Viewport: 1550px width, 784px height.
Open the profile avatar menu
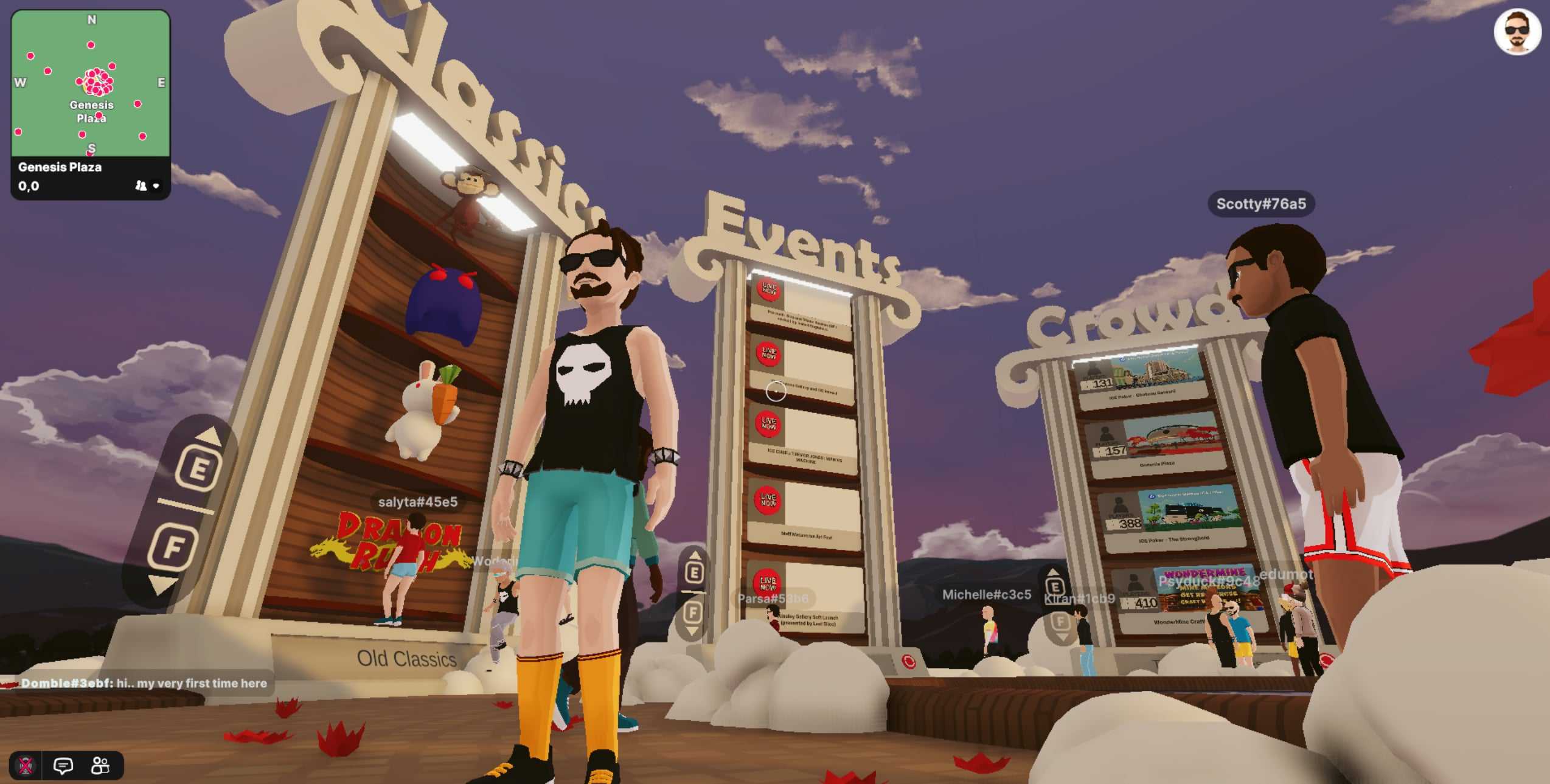pos(1517,32)
